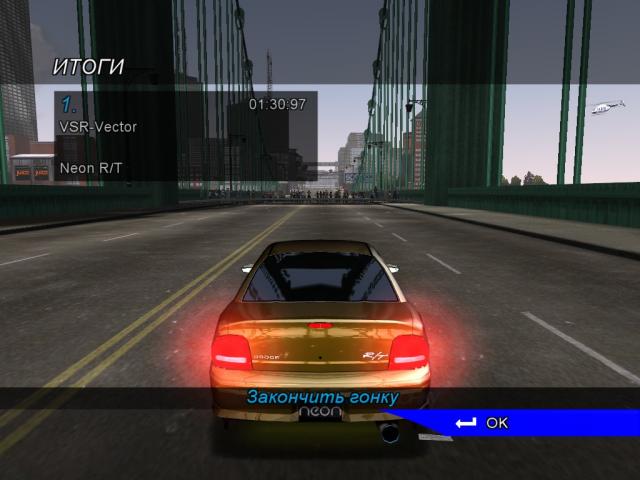Select the "Закончить гонку" menu option
The image size is (640, 480).
tap(322, 398)
